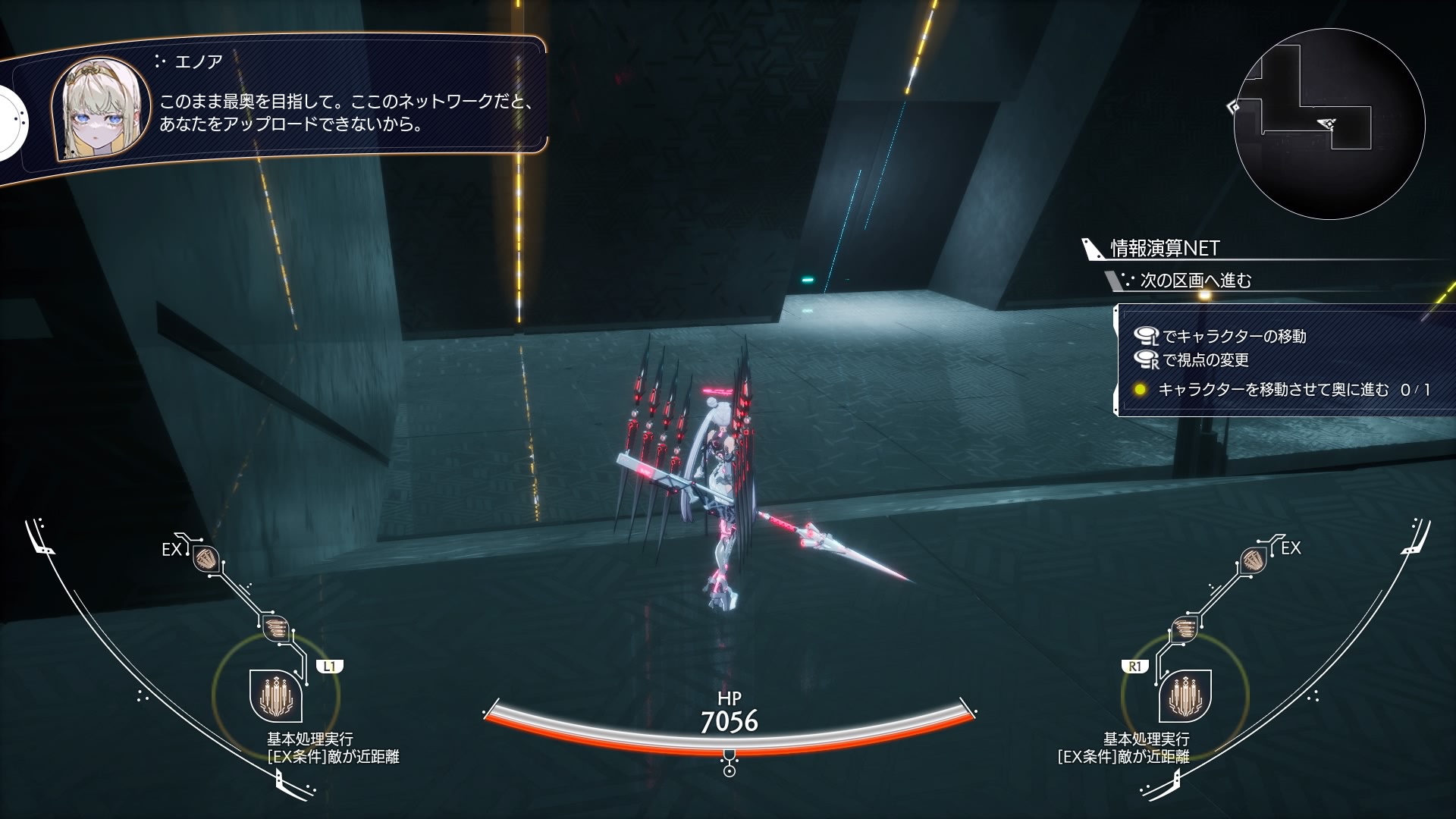Open the circular minimap
1456x819 pixels.
coord(1329,124)
